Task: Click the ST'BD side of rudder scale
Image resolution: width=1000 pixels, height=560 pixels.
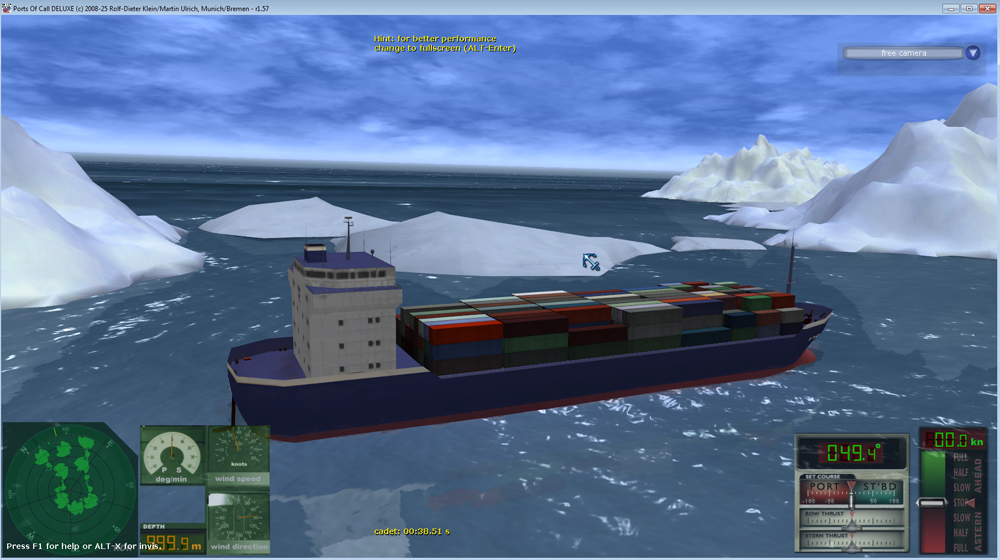Action: click(x=880, y=489)
